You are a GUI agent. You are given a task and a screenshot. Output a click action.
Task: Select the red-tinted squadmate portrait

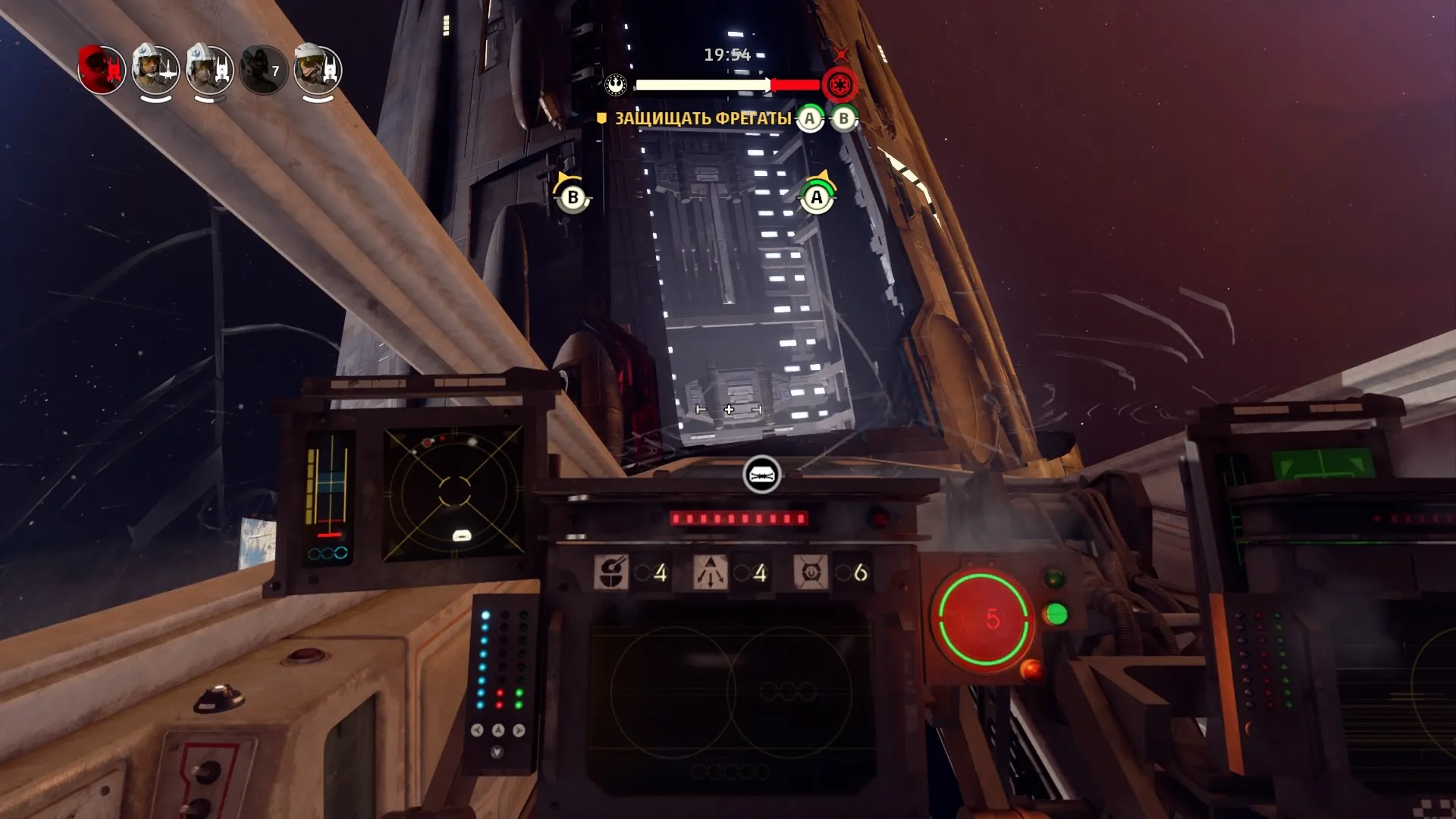(102, 70)
